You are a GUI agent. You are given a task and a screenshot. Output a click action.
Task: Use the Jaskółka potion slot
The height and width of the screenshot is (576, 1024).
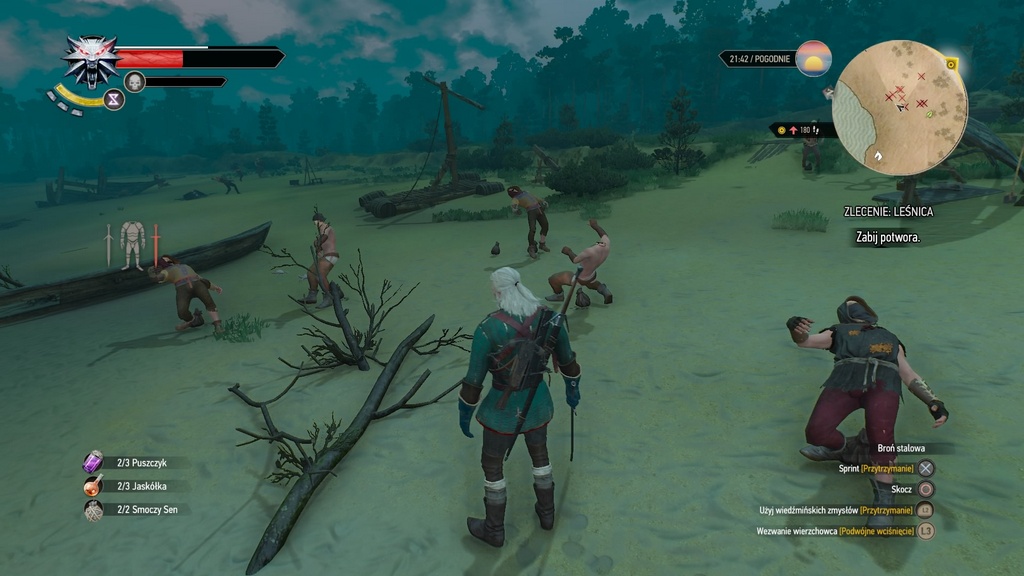[93, 486]
